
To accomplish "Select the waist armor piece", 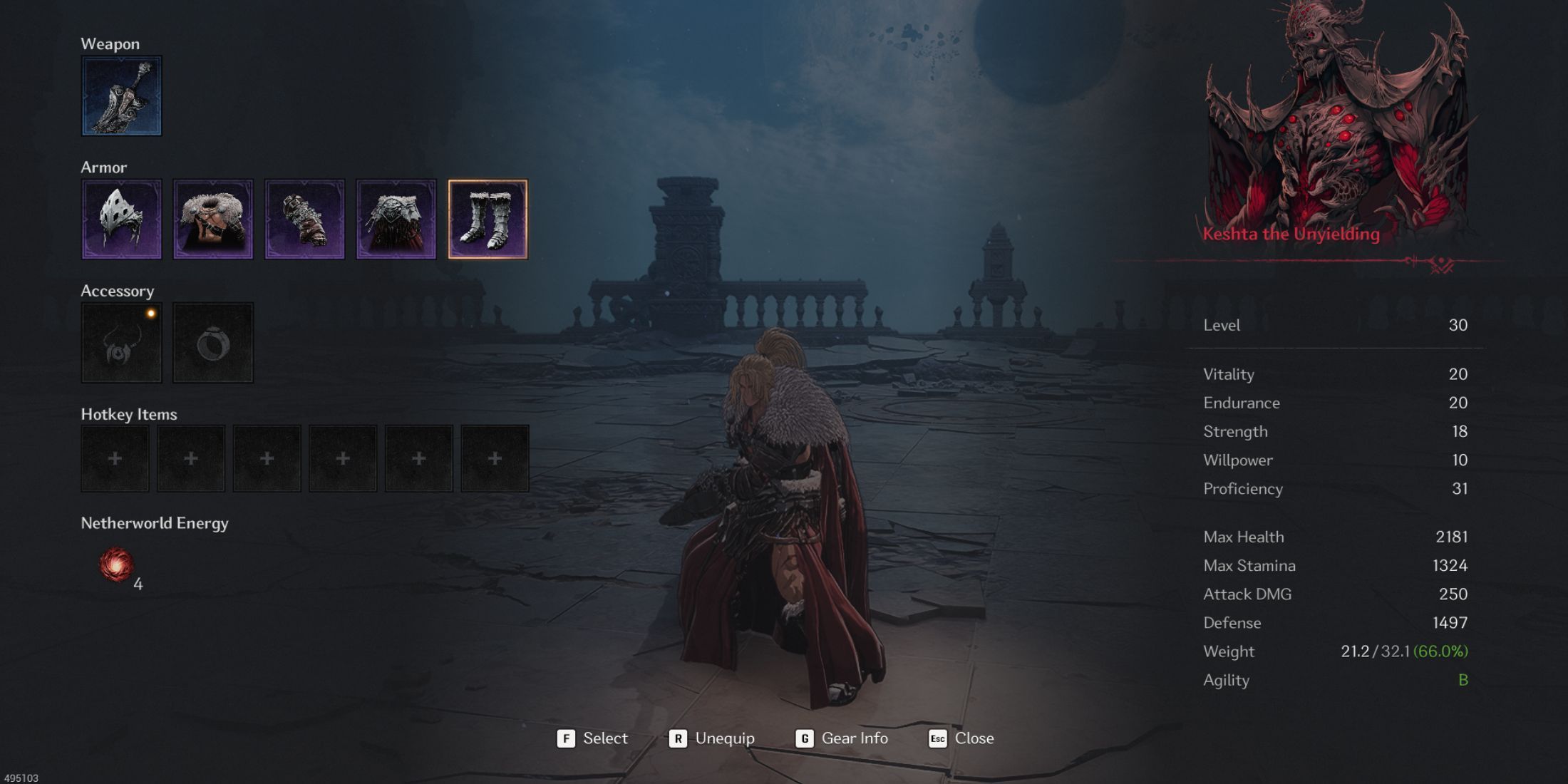I will pos(397,219).
